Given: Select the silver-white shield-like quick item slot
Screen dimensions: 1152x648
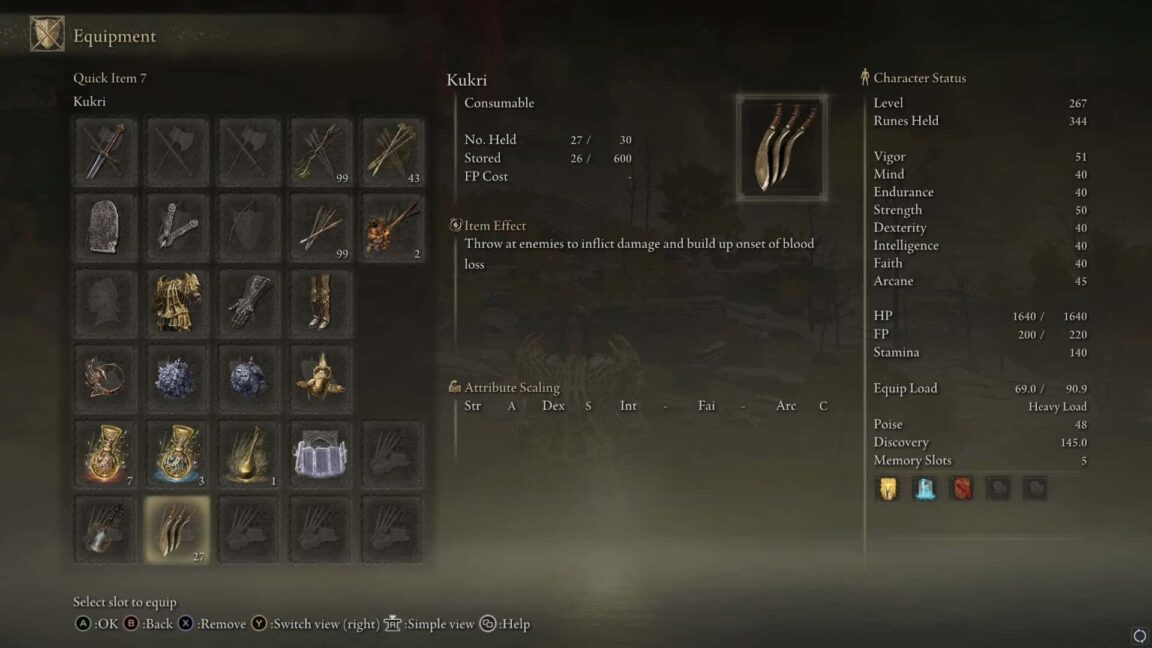Looking at the screenshot, I should click(x=321, y=454).
